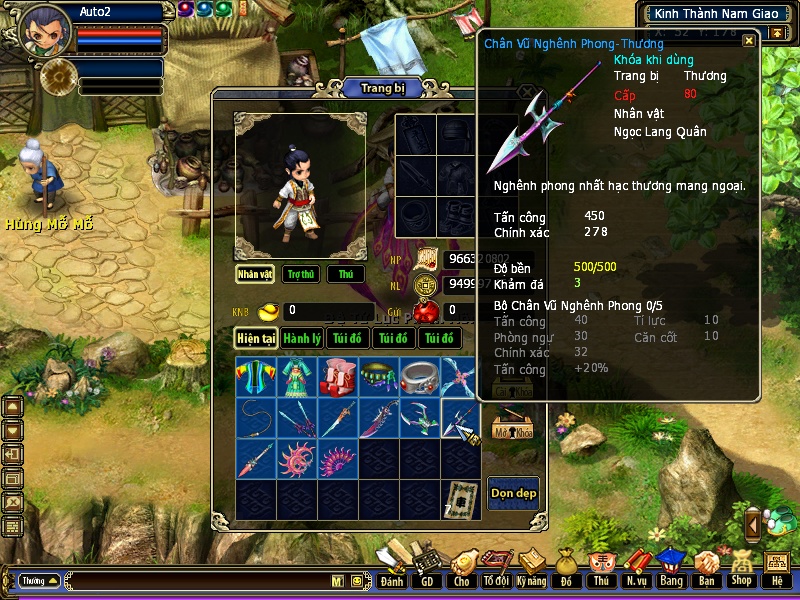
Task: Pick the silver ring in inventory
Action: (420, 377)
